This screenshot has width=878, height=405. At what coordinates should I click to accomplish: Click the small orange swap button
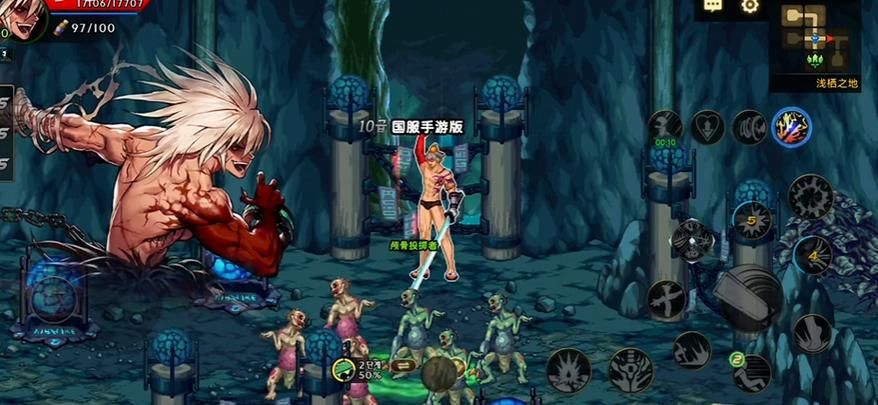[405, 366]
